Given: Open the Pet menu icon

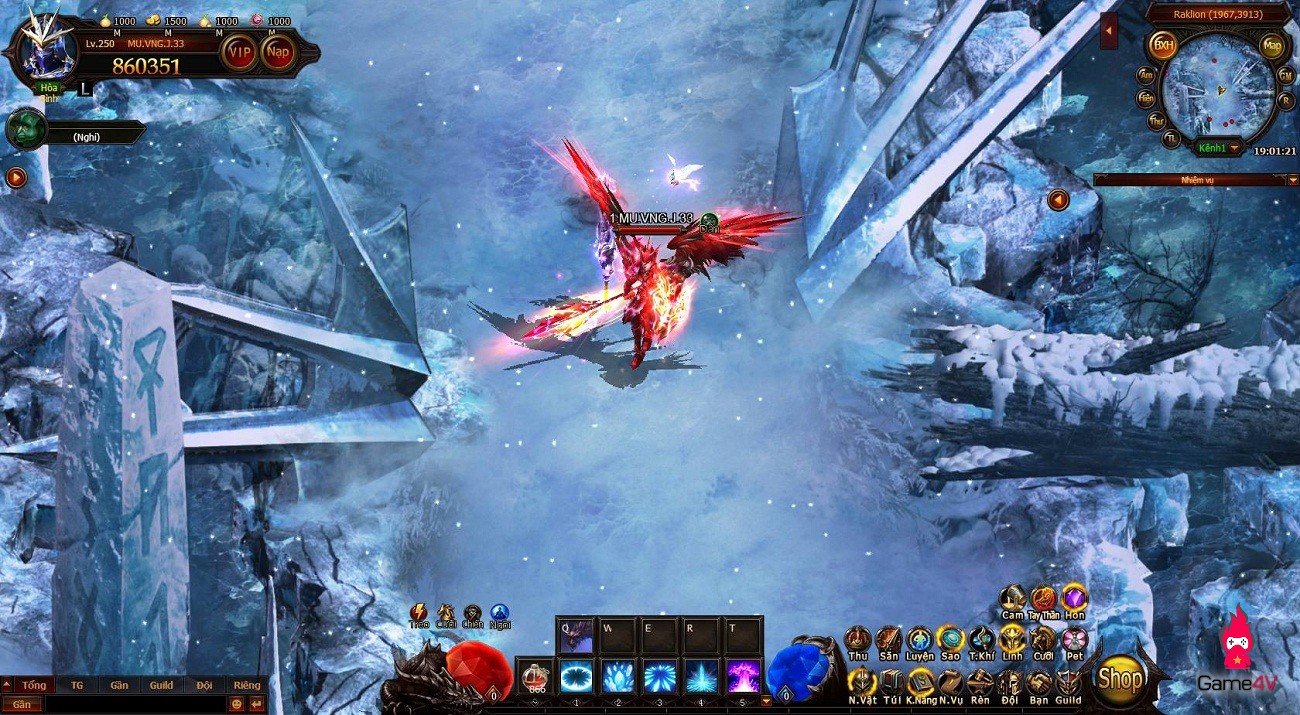Looking at the screenshot, I should click(x=1074, y=639).
